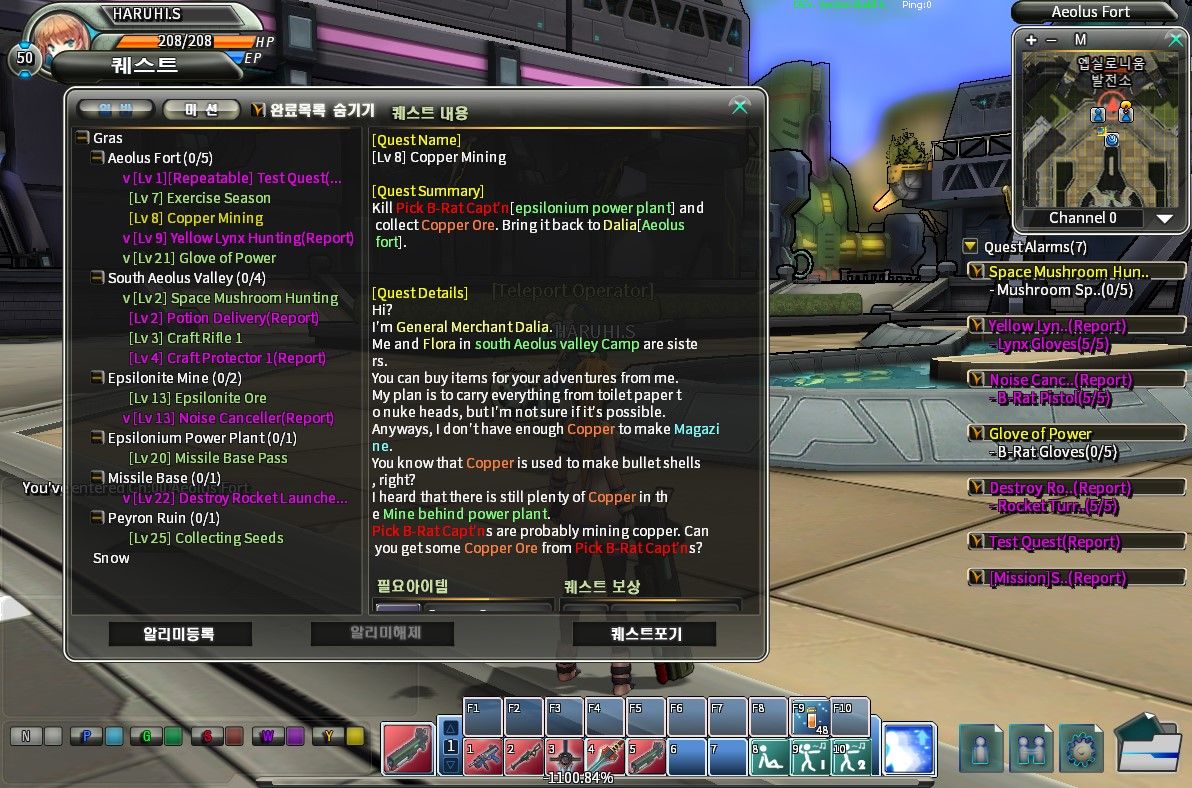Switch to the 미션 mission tab
Viewport: 1192px width, 788px height.
201,110
